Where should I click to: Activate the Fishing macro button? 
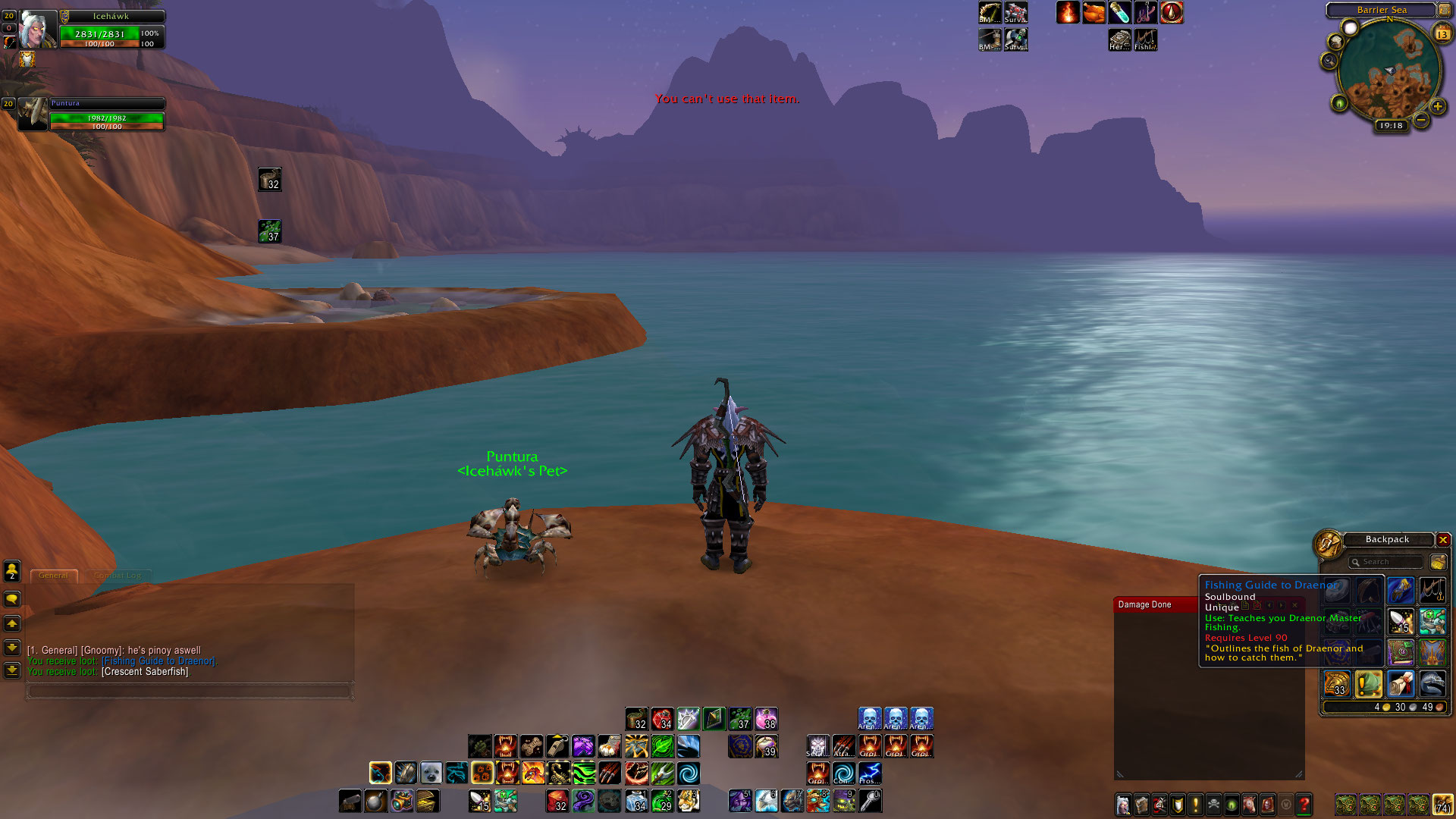pyautogui.click(x=1145, y=39)
